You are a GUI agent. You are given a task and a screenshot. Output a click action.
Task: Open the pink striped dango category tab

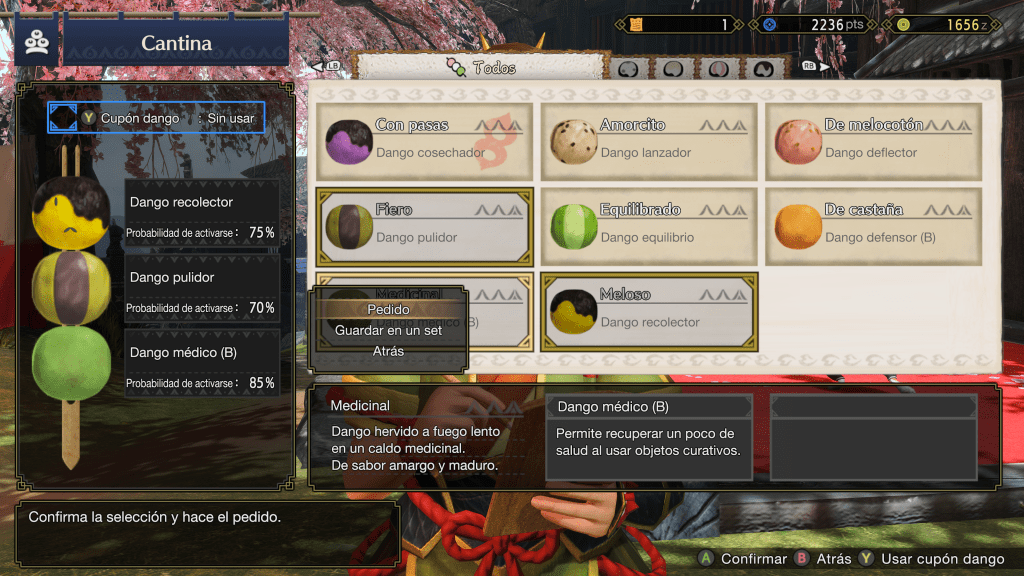(x=719, y=69)
